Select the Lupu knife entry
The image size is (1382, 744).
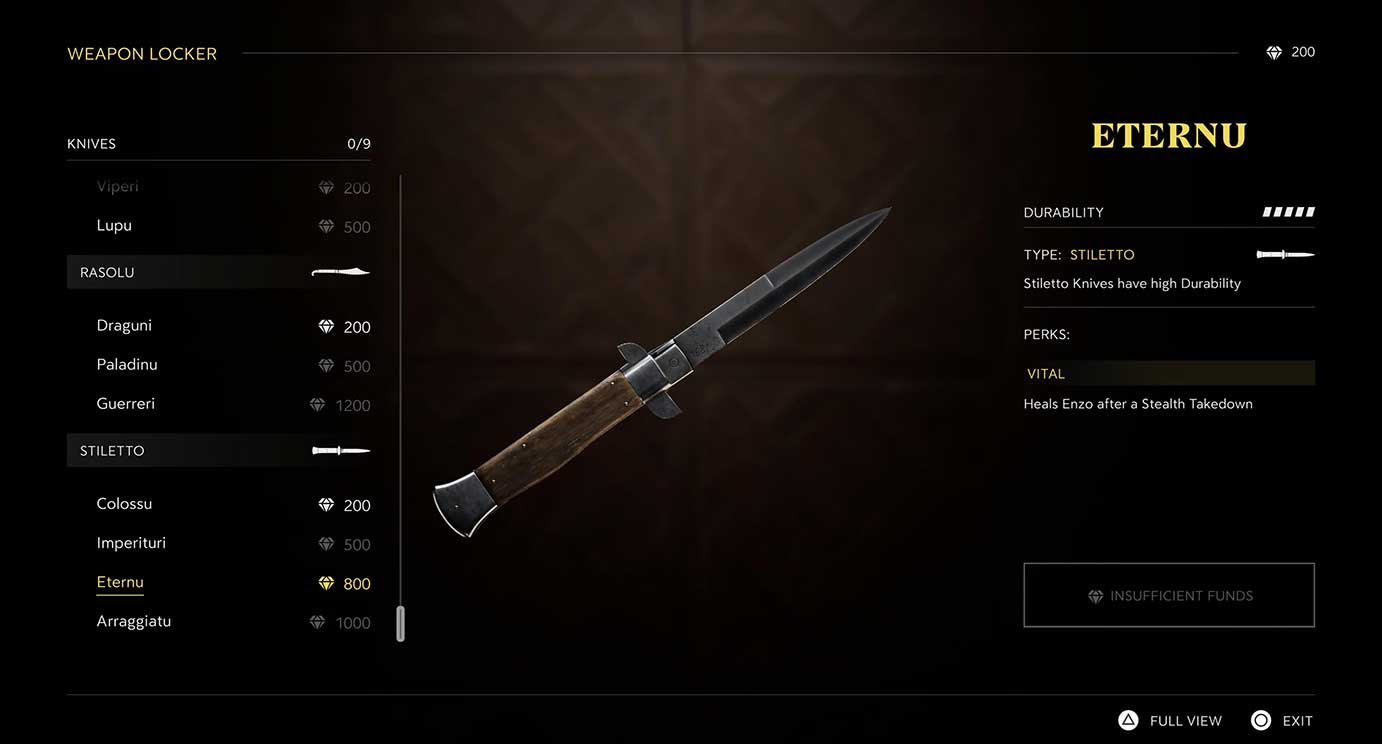tap(114, 226)
